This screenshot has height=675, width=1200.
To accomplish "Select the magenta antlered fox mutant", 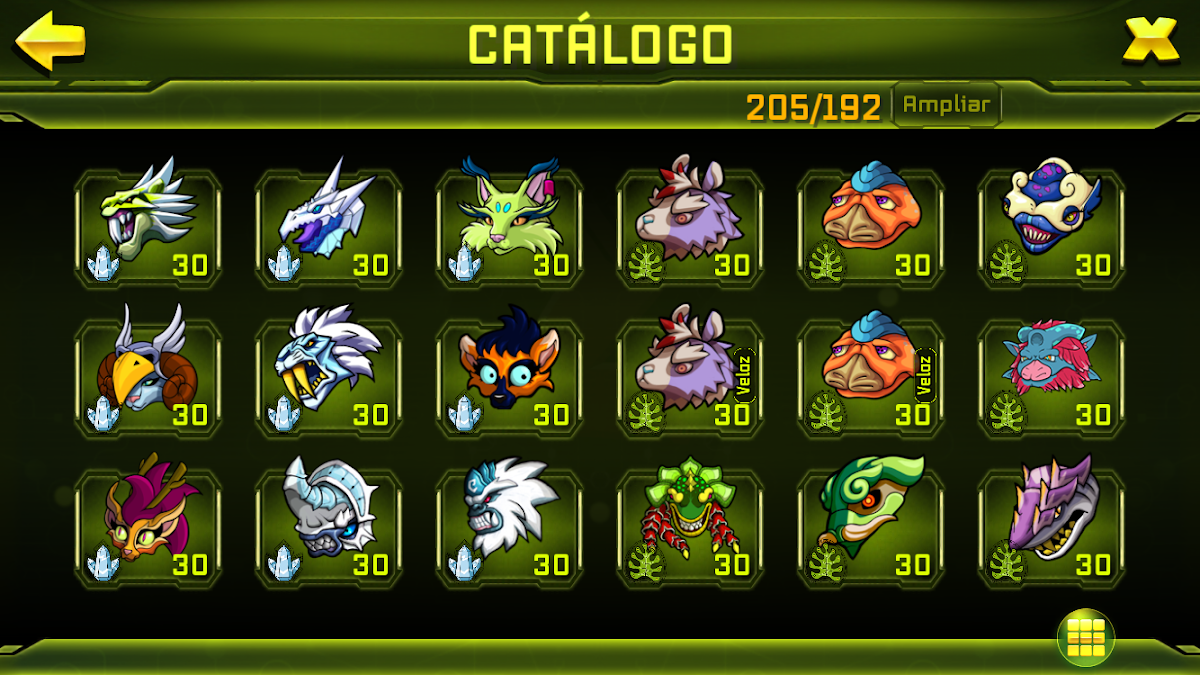I will [x=148, y=527].
